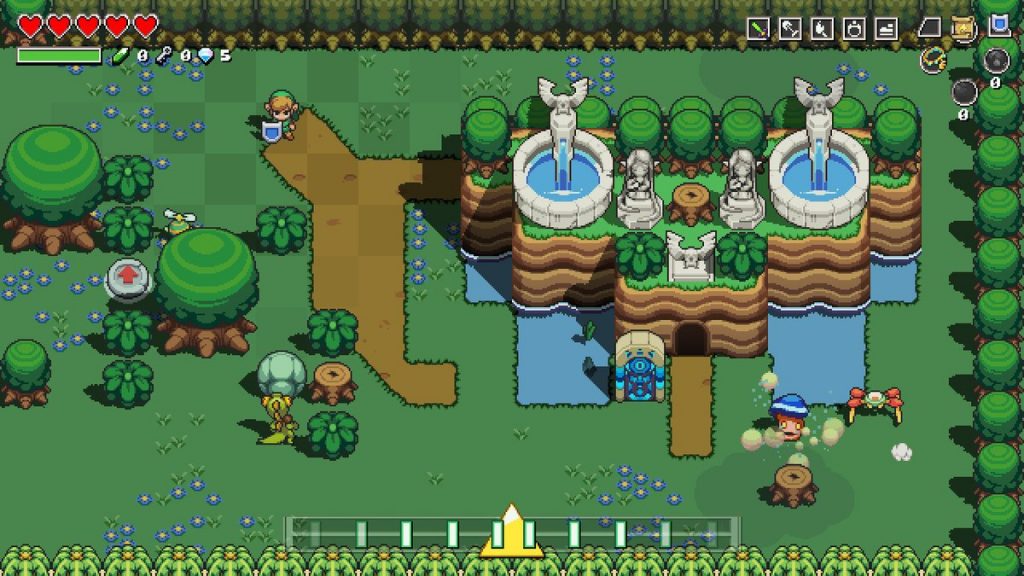1024x576 pixels.
Task: Click the Triforce beat marker
Action: (x=512, y=532)
